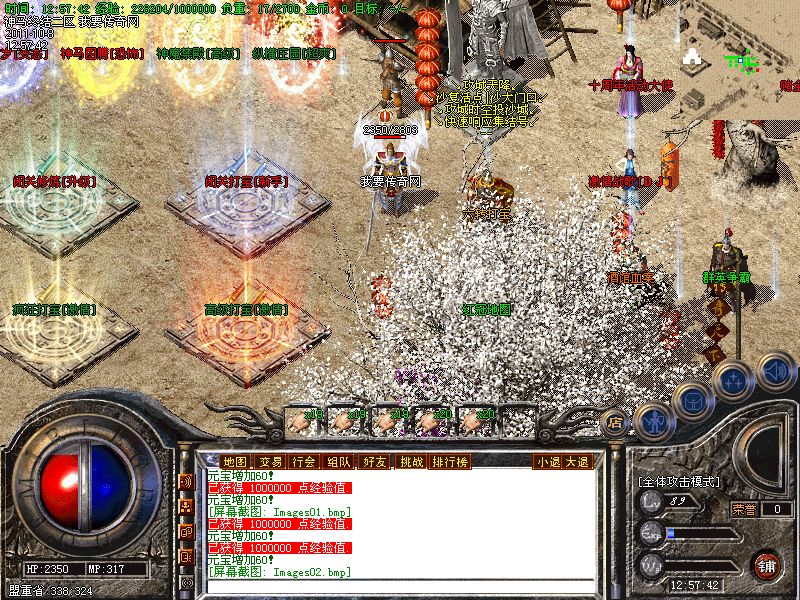The width and height of the screenshot is (800, 600).
Task: Click the top chat filter icon beside chat log
Action: coord(186,482)
